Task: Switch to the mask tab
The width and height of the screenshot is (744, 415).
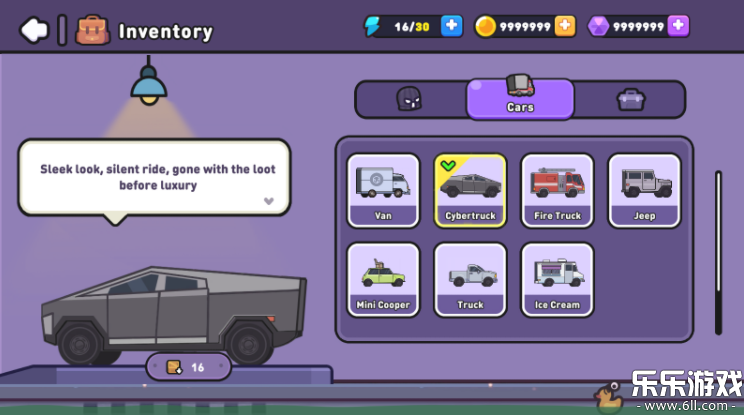Action: tap(410, 99)
